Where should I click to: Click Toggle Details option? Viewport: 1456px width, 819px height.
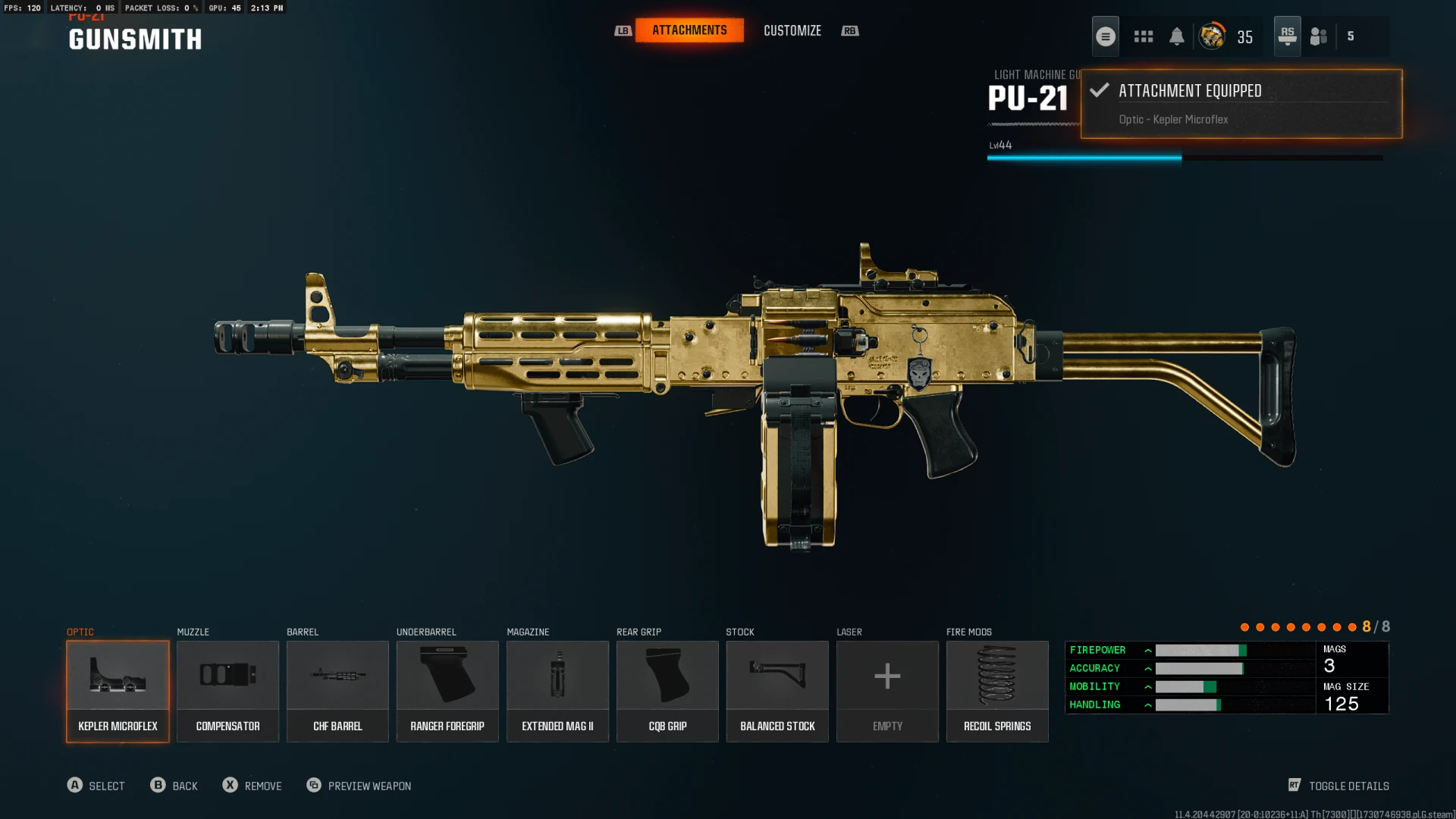tap(1339, 786)
